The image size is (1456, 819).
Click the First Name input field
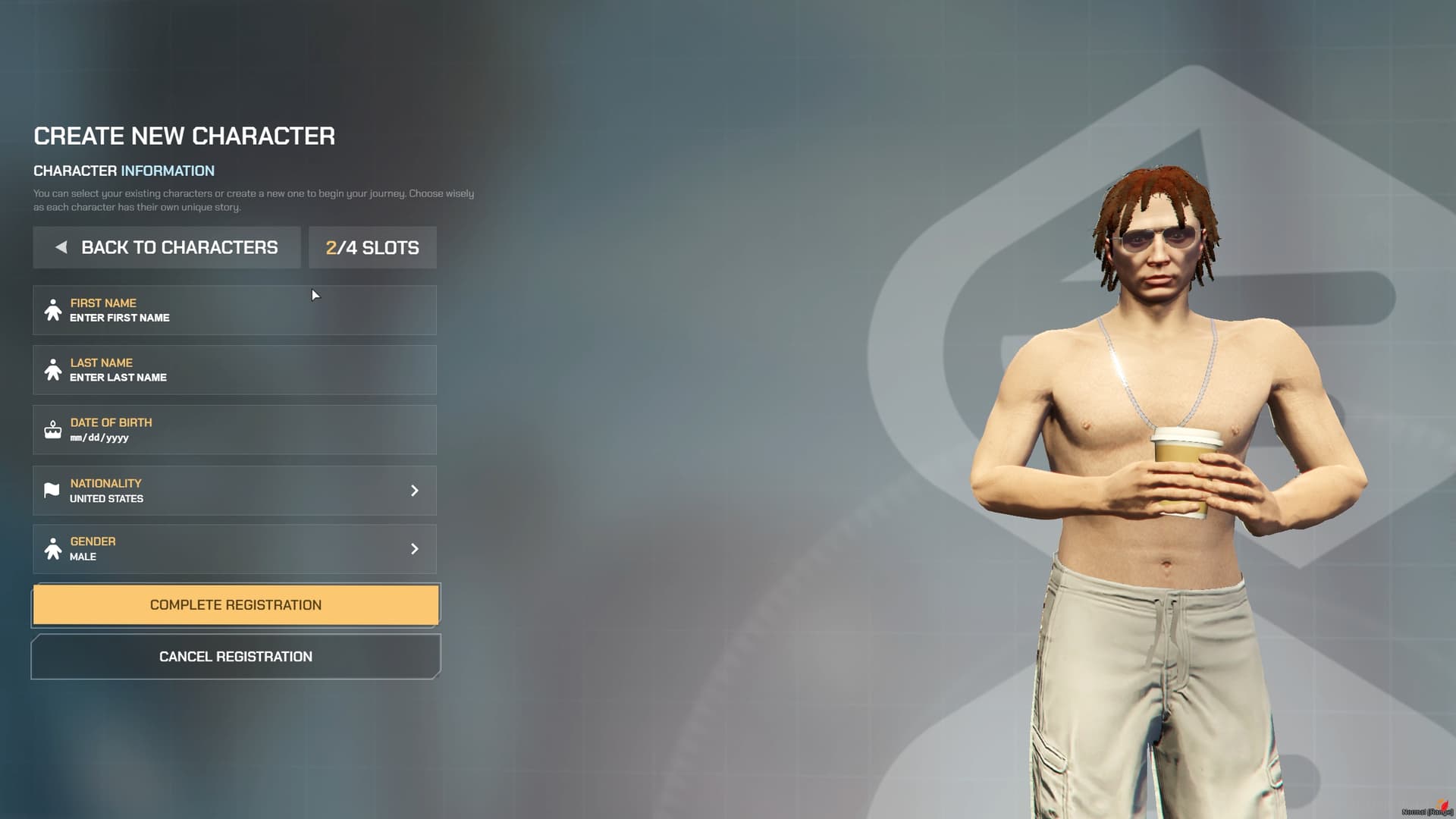[x=235, y=310]
